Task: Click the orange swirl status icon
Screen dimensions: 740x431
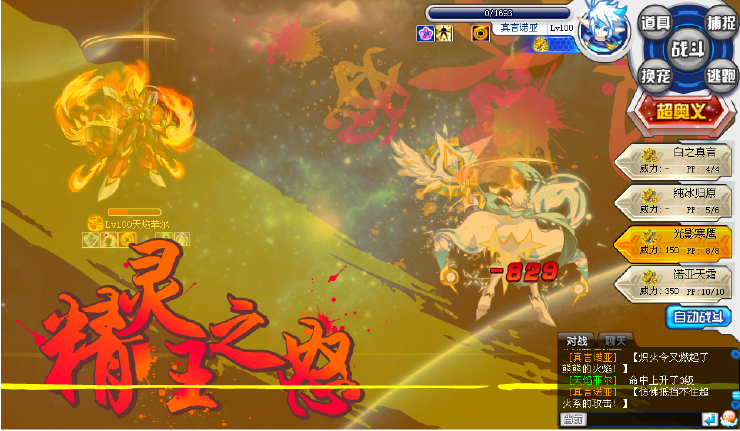Action: click(x=481, y=33)
